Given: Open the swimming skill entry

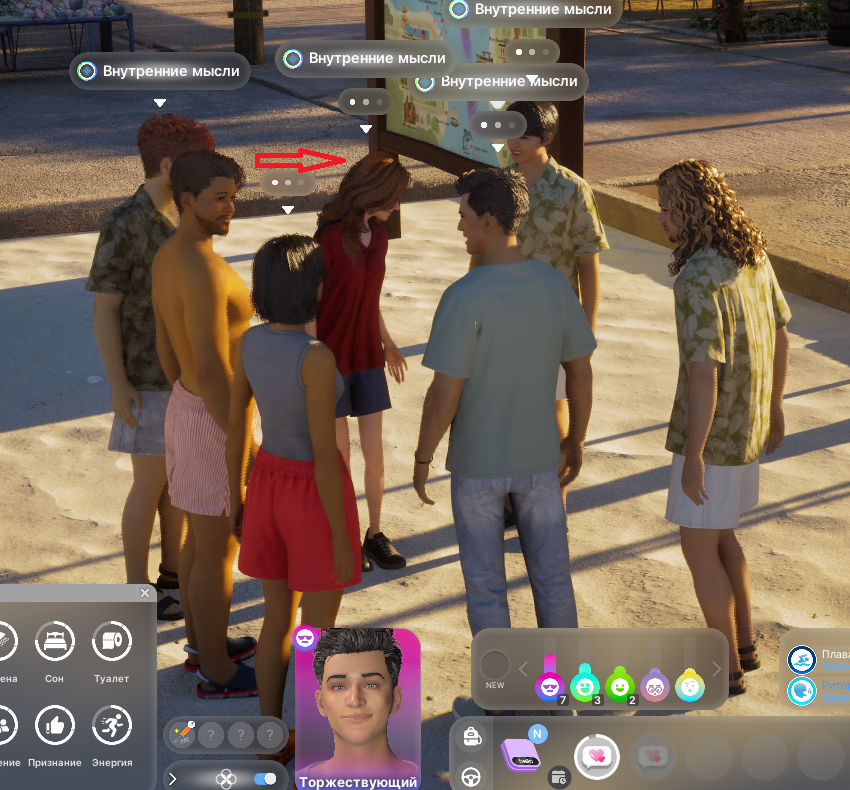Looking at the screenshot, I should 802,660.
